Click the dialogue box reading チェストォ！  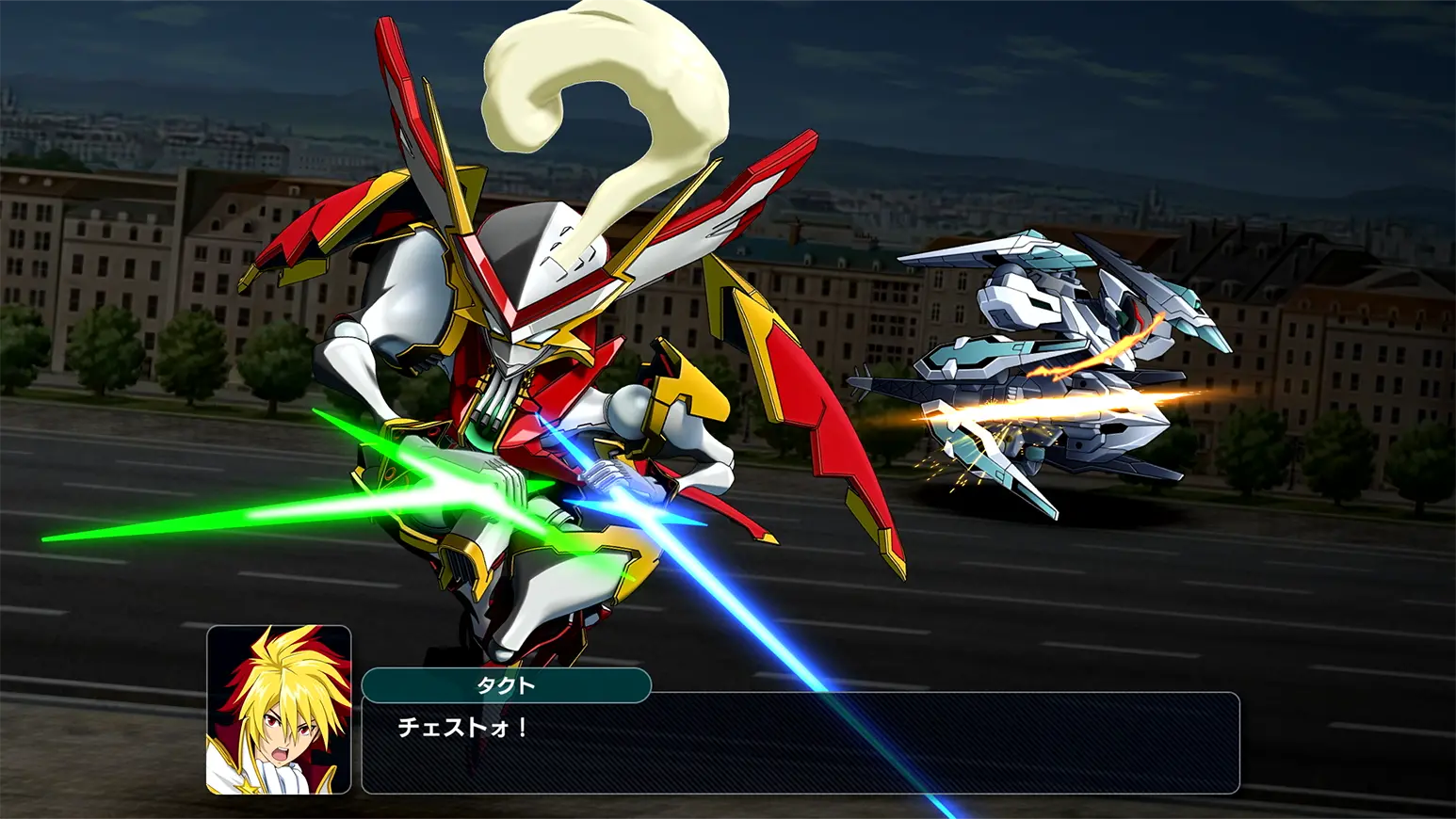(x=800, y=744)
